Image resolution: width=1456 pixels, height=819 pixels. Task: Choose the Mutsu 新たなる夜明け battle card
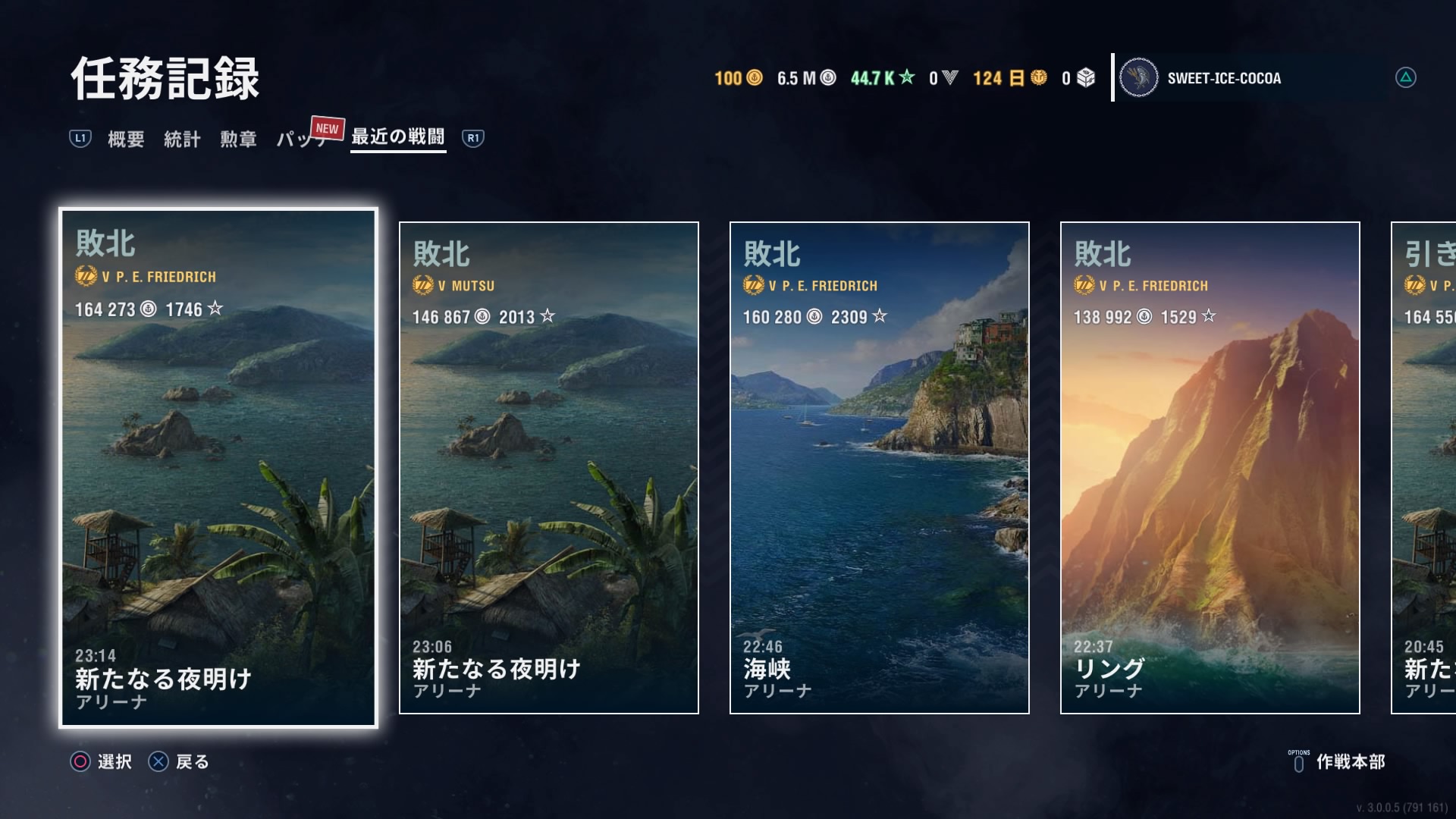[549, 468]
